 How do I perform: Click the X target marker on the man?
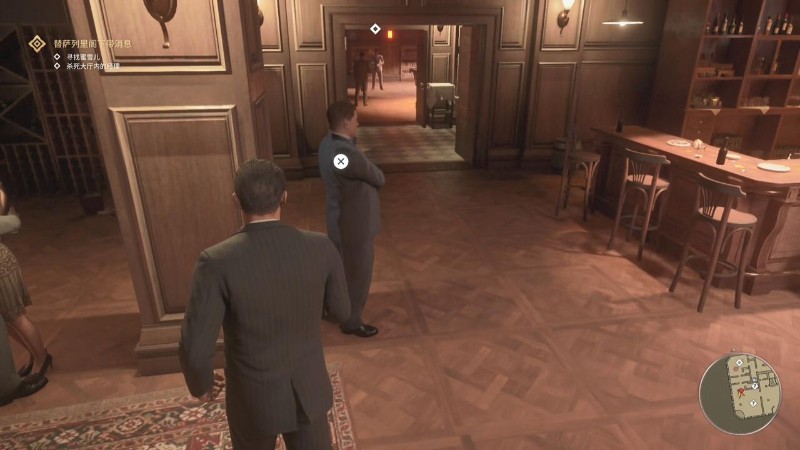pyautogui.click(x=340, y=161)
